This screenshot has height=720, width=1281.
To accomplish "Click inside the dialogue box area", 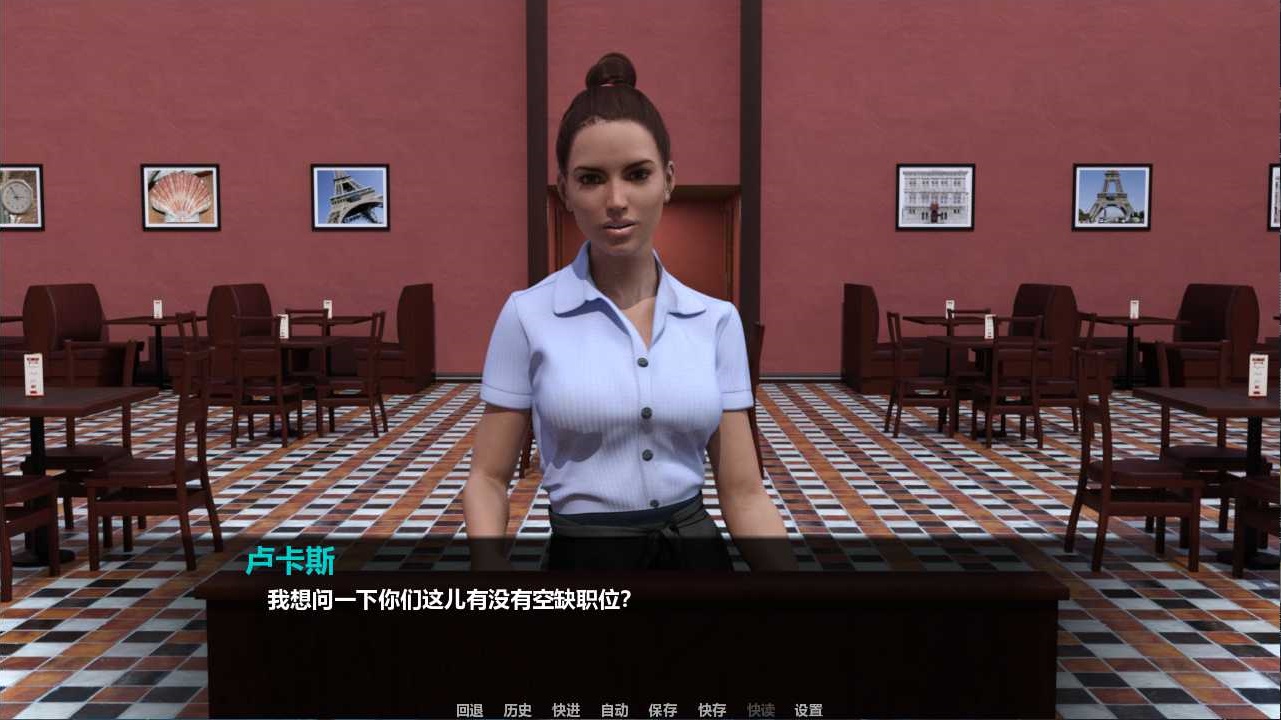I will [640, 620].
